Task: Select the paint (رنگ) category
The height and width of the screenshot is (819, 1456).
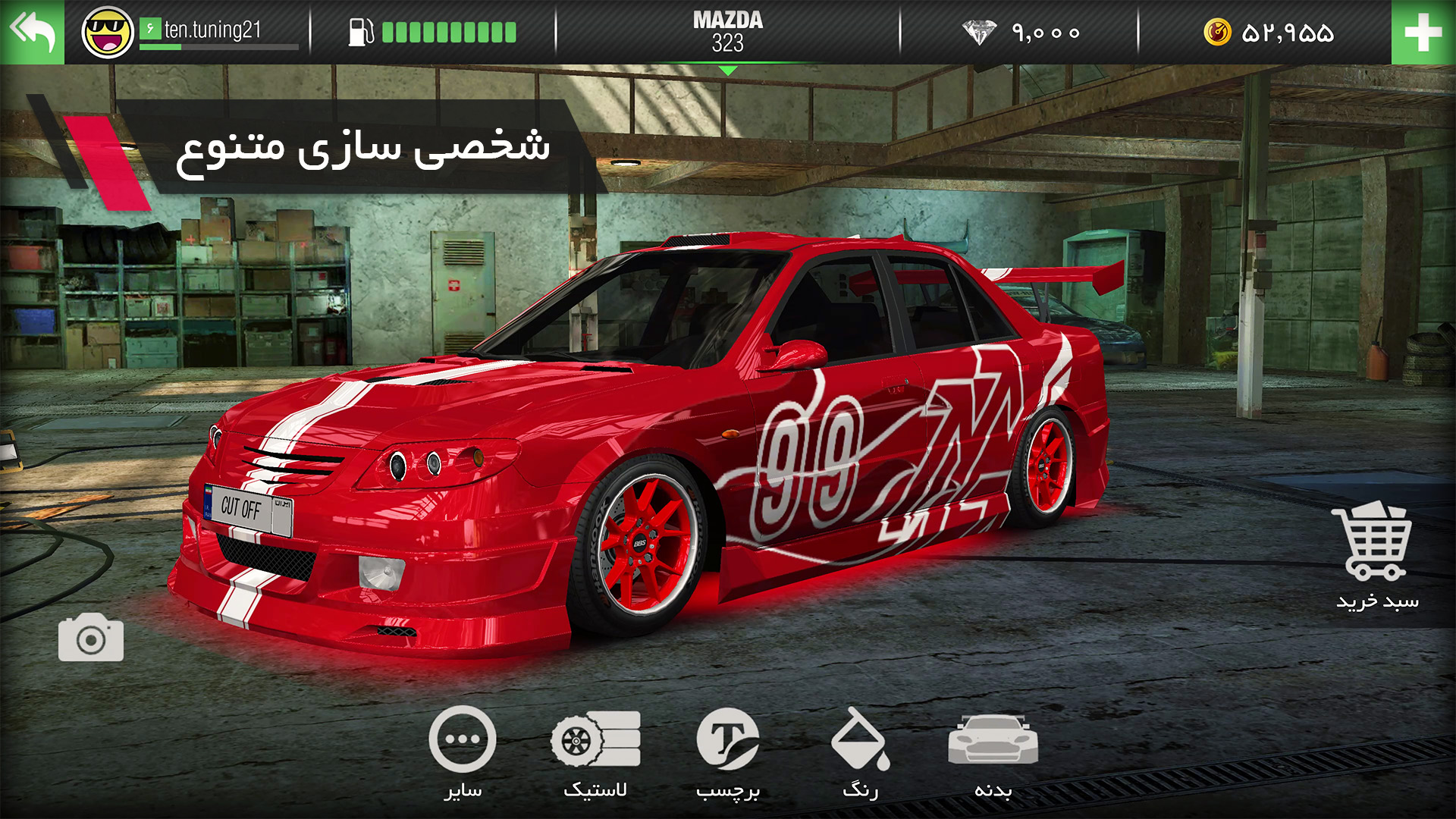Action: [860, 752]
